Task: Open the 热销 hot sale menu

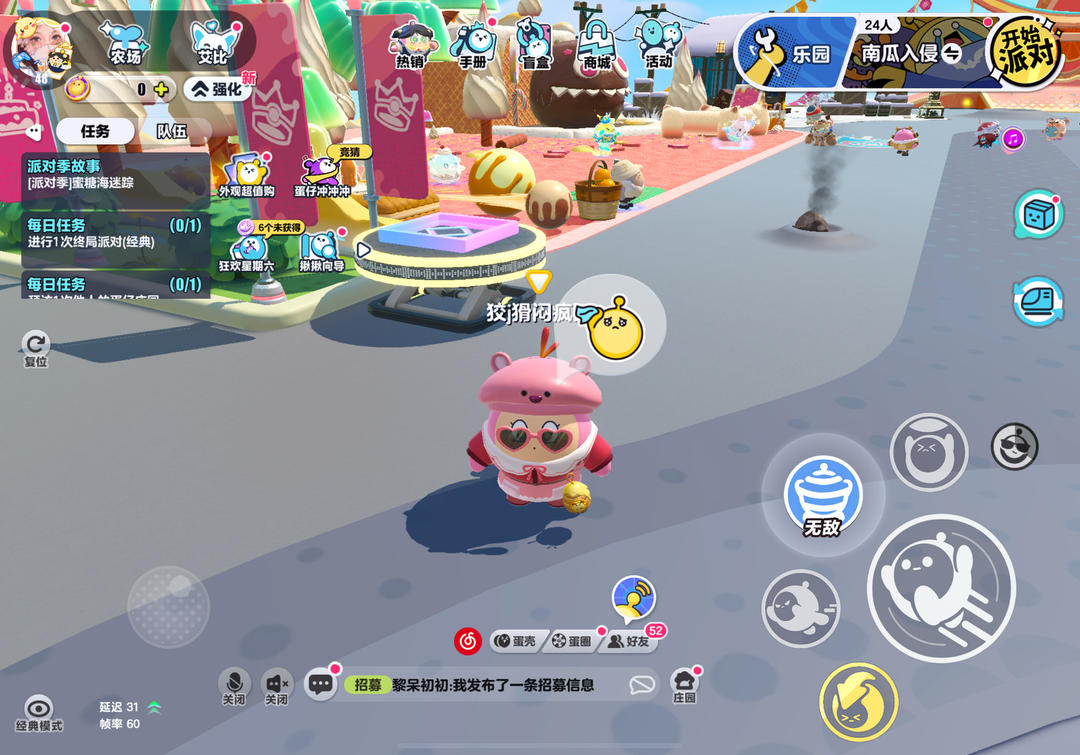Action: point(410,46)
